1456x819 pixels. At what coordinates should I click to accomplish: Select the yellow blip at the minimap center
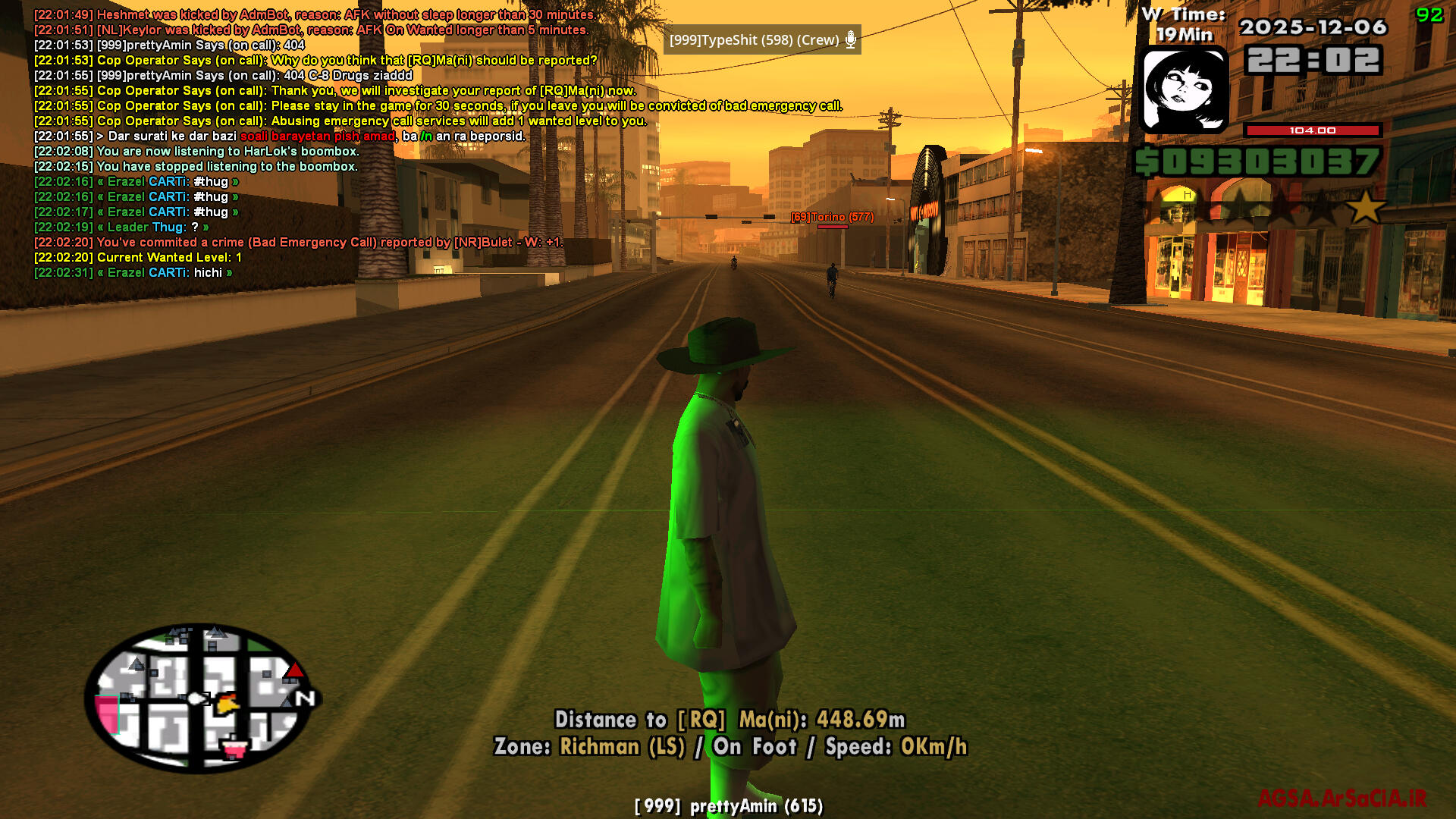pos(226,704)
